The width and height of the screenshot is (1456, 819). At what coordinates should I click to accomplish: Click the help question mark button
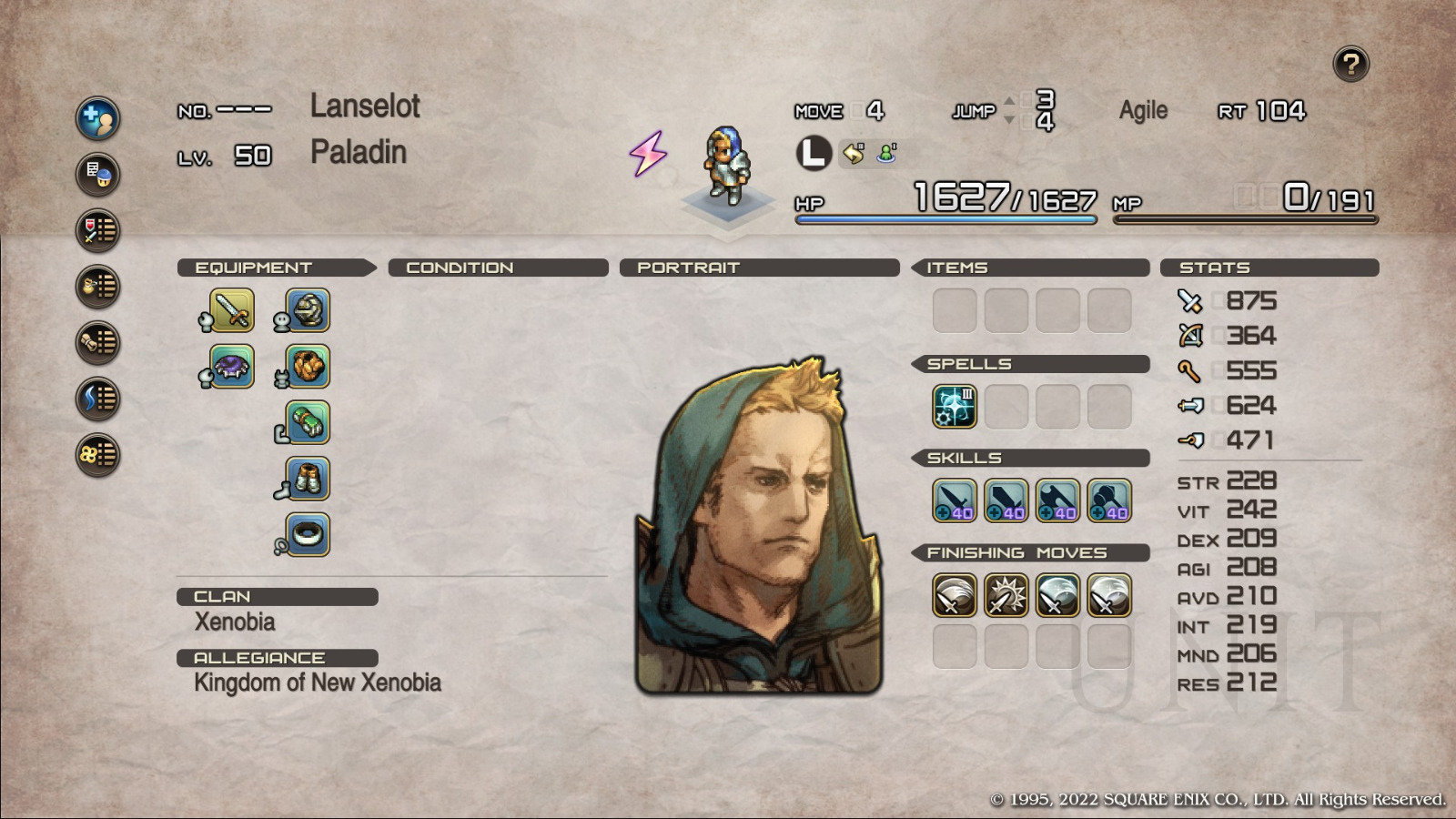(x=1352, y=62)
